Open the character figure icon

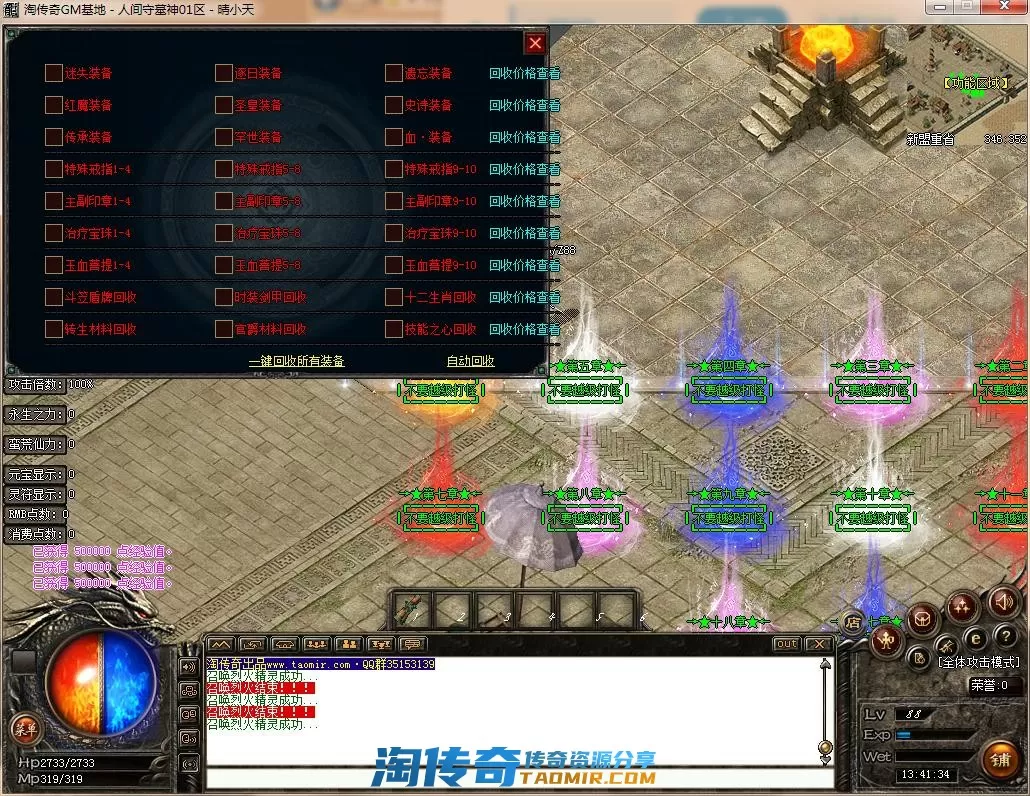pos(886,641)
